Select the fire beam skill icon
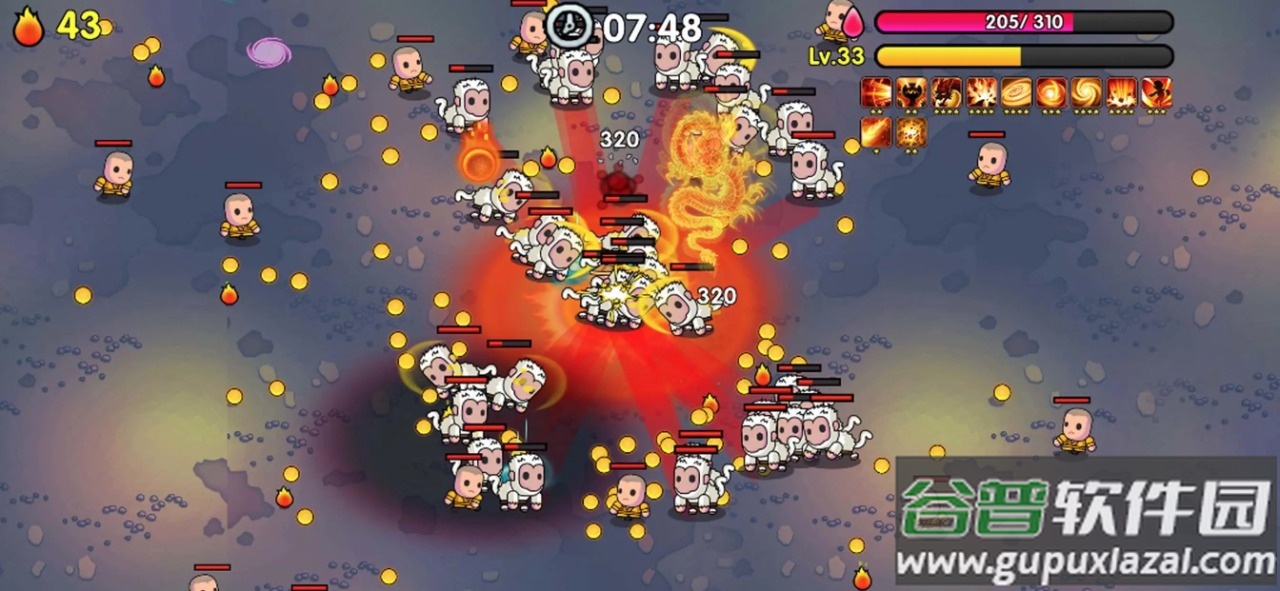1280x591 pixels. [x=876, y=93]
